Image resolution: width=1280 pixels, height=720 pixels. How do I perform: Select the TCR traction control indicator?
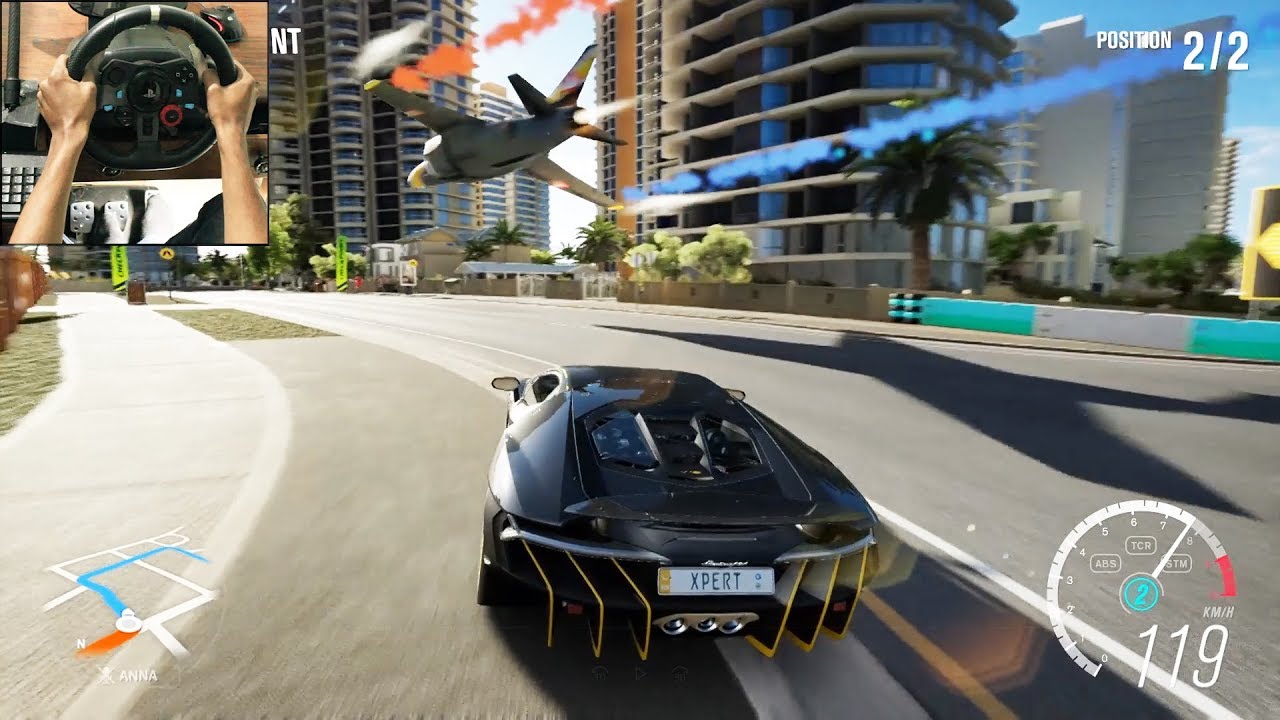pos(1140,545)
